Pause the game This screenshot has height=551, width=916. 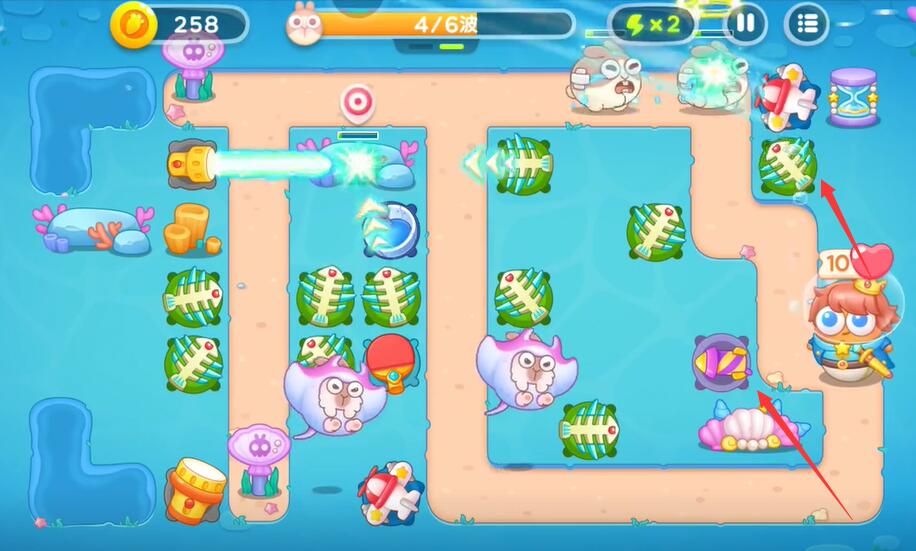click(x=745, y=23)
